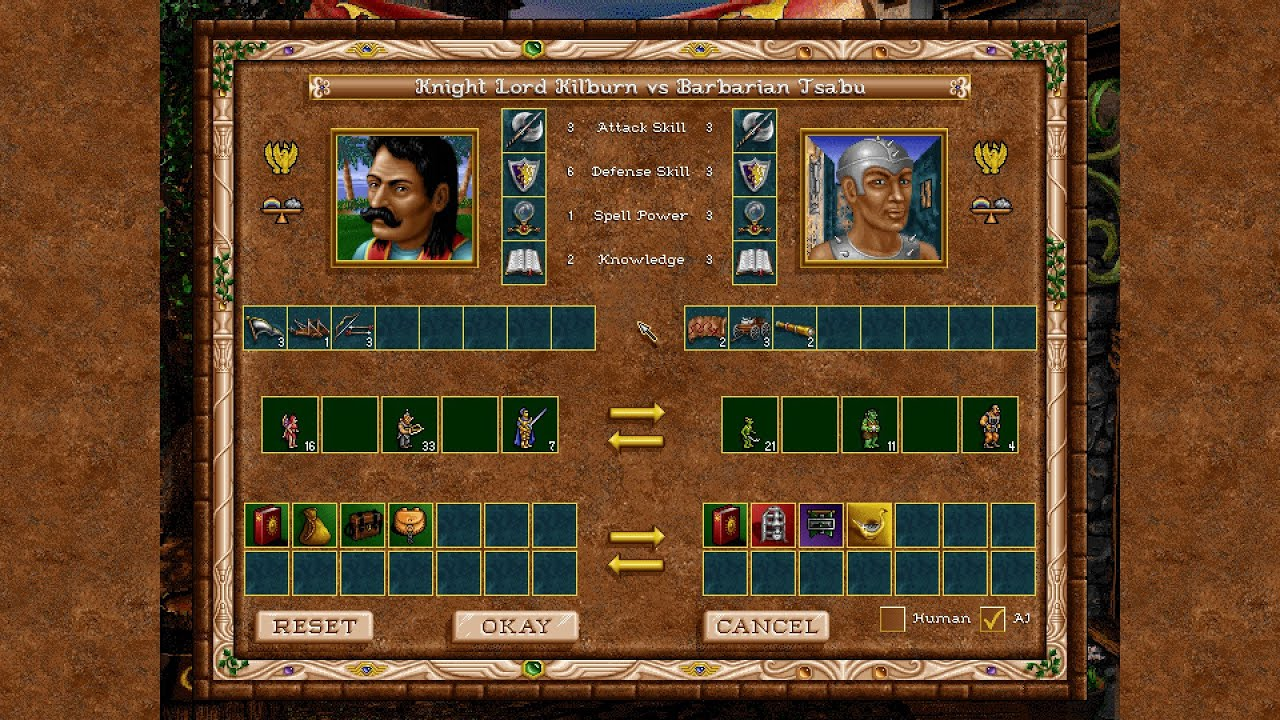
Task: Select the orc stack of 11
Action: pos(870,425)
